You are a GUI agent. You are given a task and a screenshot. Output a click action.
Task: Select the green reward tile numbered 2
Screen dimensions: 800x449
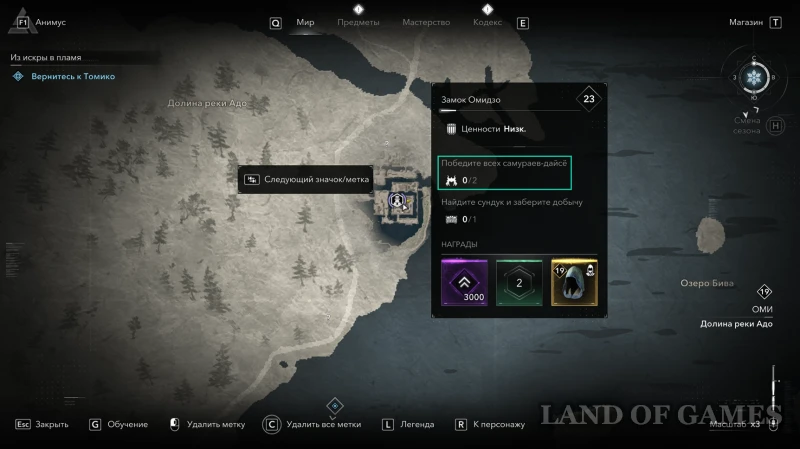pyautogui.click(x=519, y=282)
